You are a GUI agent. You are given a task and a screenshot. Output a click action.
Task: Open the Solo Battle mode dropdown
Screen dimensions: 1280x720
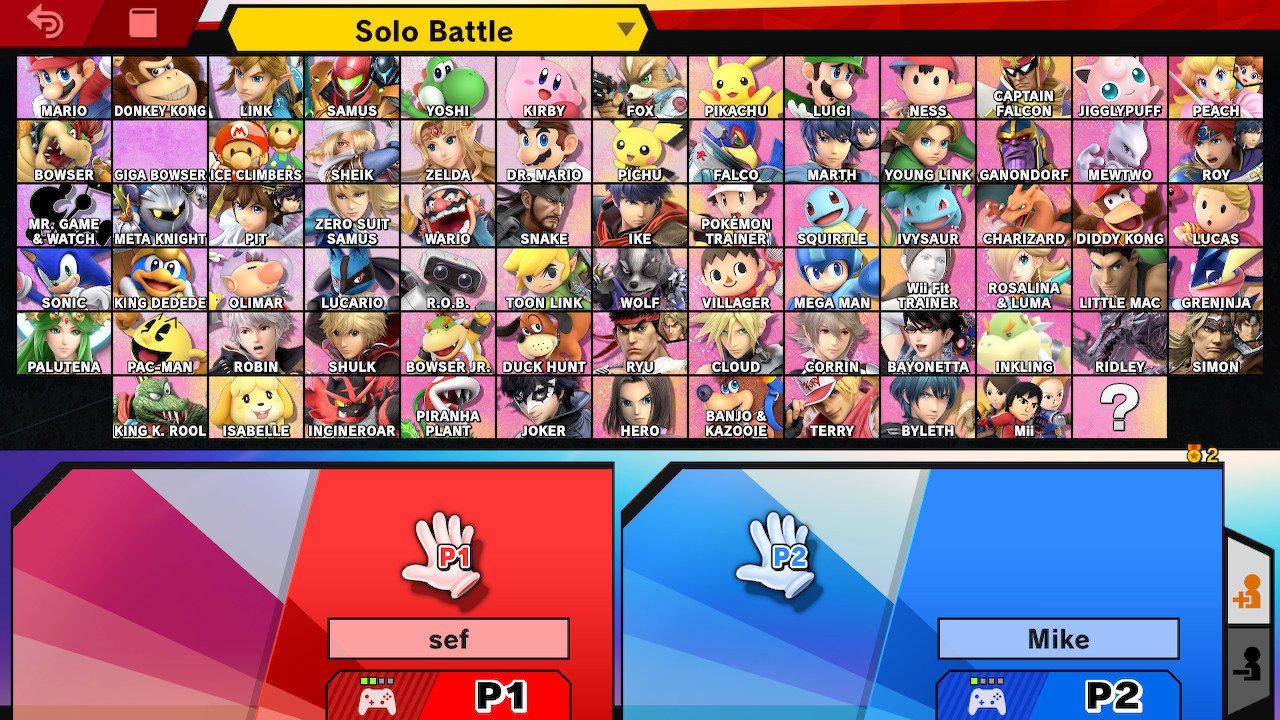pos(430,30)
